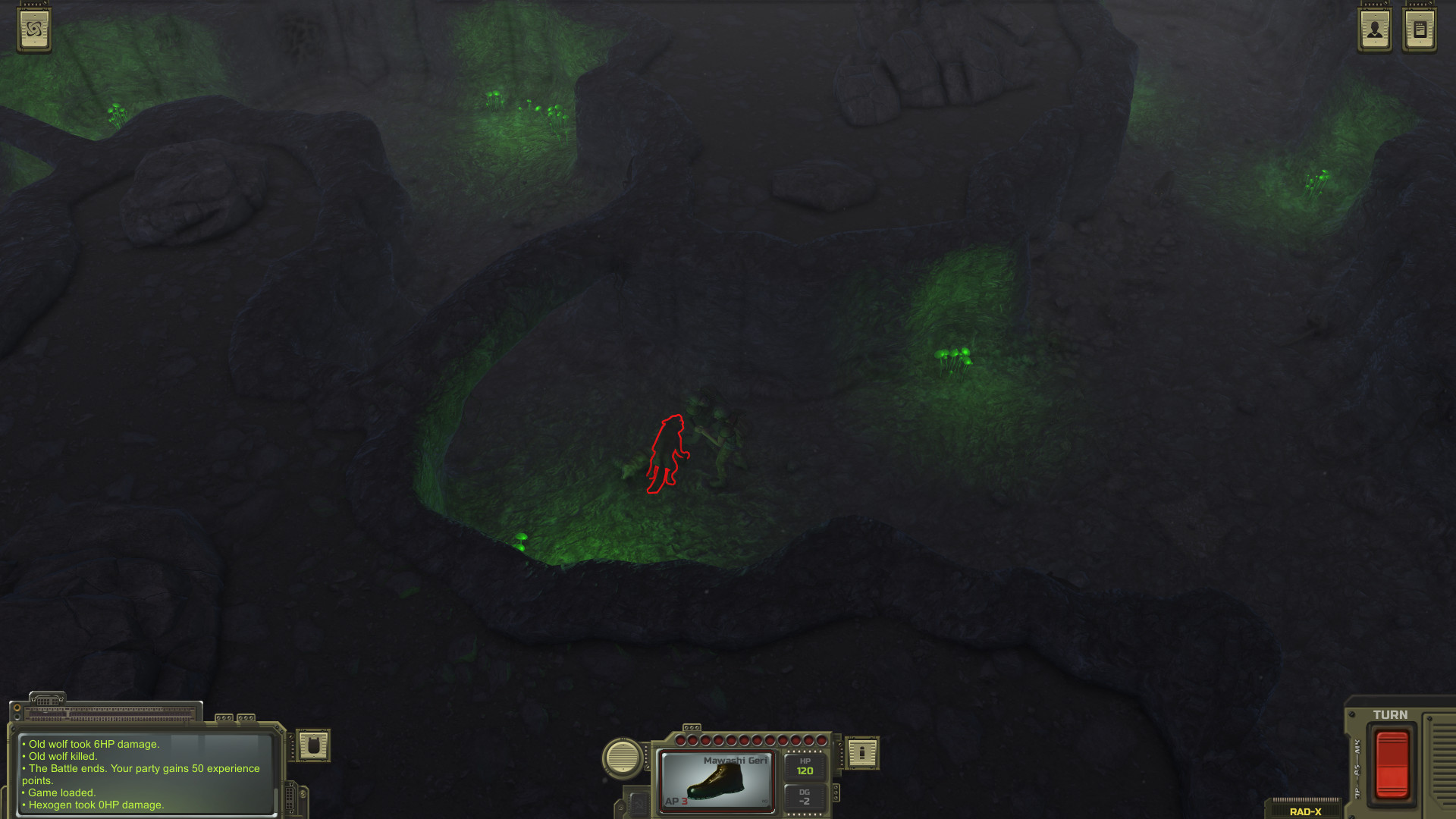This screenshot has width=1456, height=819.
Task: Click the first red AP pip light
Action: [680, 739]
